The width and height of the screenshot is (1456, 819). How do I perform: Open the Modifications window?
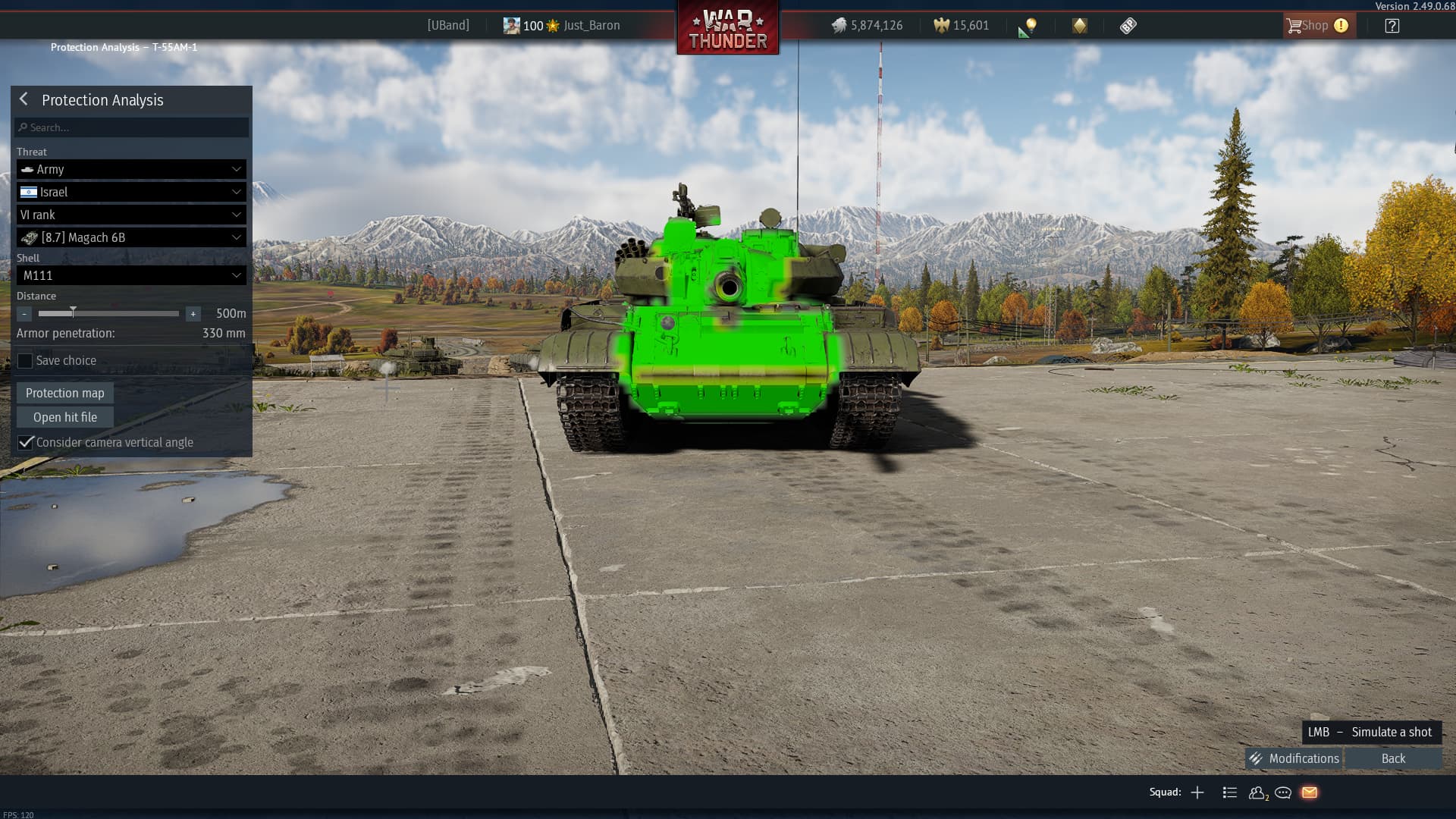pos(1294,758)
